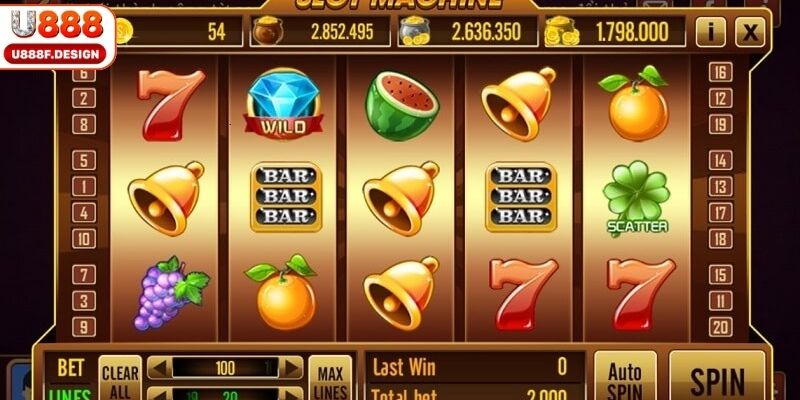Close the slot machine with X
This screenshot has width=800, height=400.
pyautogui.click(x=749, y=32)
